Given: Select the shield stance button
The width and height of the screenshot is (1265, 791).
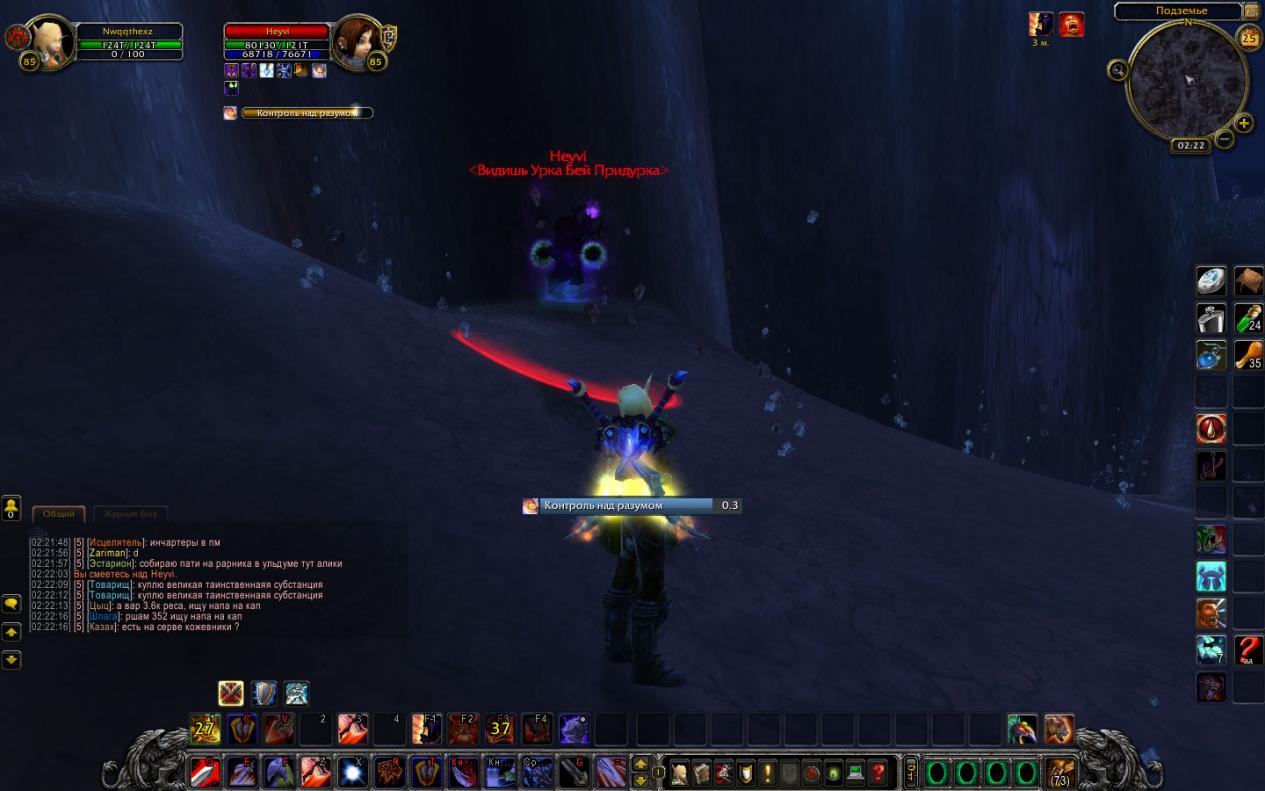Looking at the screenshot, I should pos(264,693).
